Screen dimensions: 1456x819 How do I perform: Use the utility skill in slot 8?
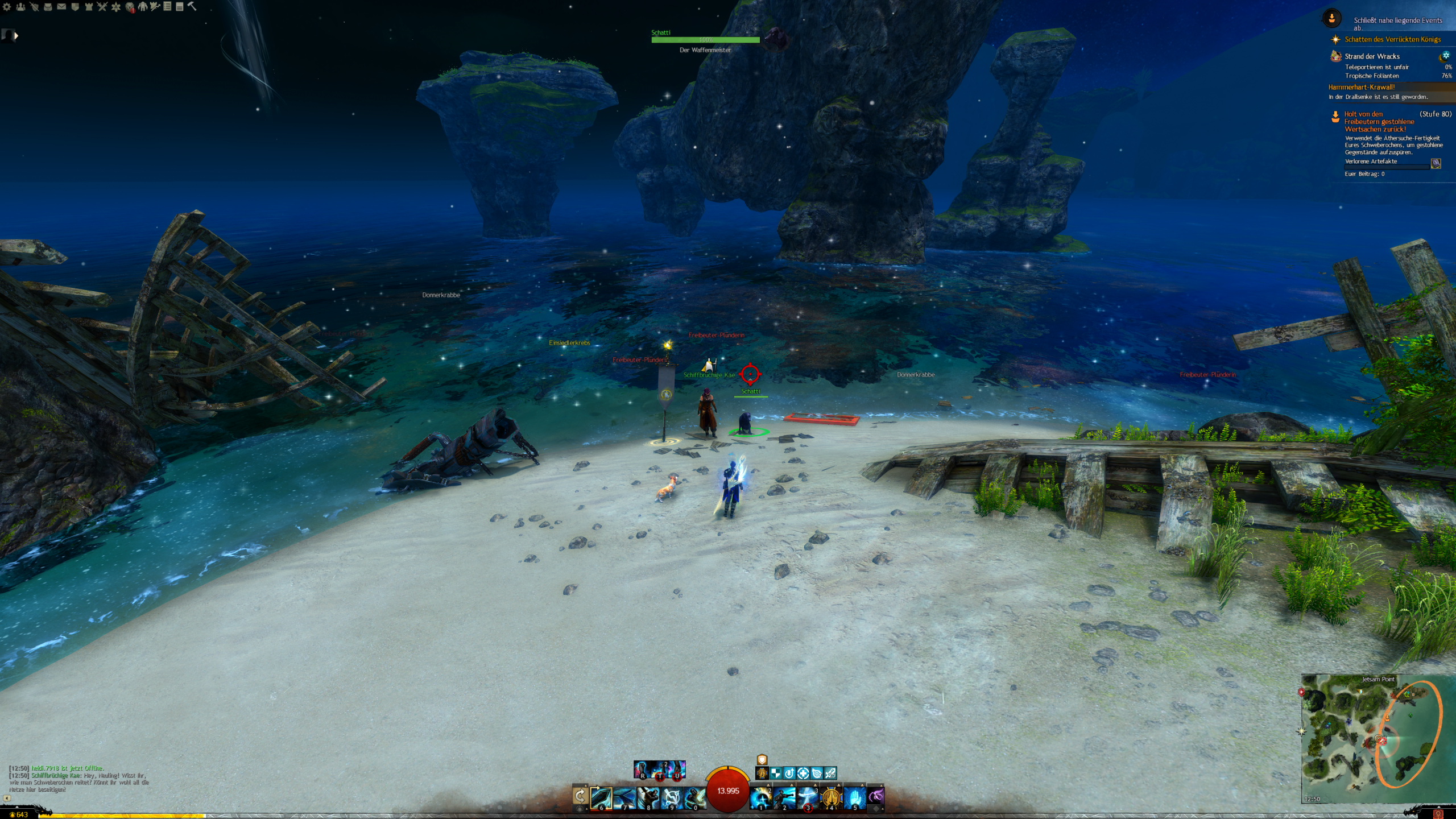(x=648, y=798)
